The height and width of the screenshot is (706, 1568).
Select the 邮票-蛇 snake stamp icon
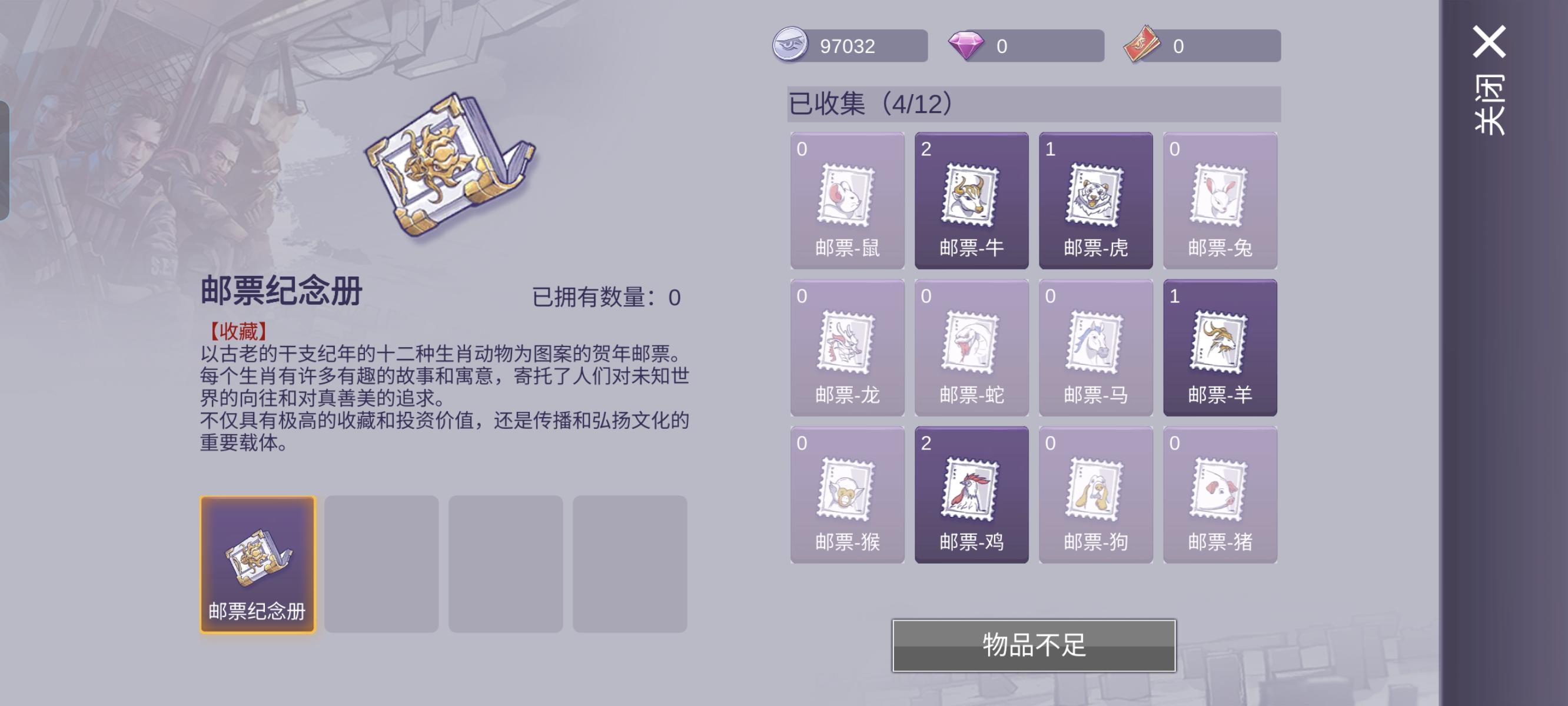pos(972,348)
